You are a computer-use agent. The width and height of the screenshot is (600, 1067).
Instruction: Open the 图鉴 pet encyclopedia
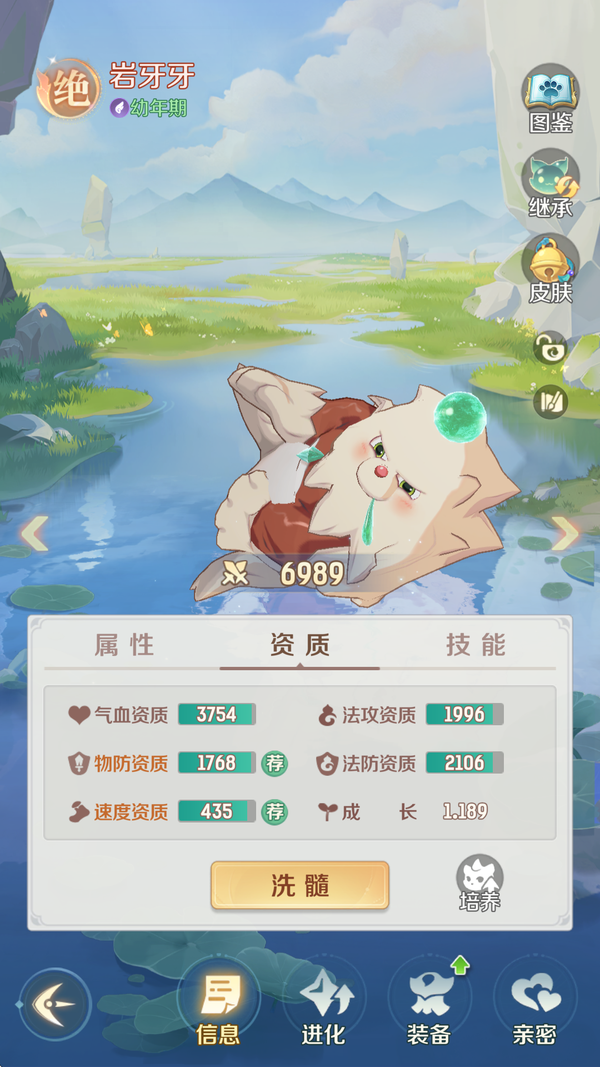pyautogui.click(x=550, y=98)
